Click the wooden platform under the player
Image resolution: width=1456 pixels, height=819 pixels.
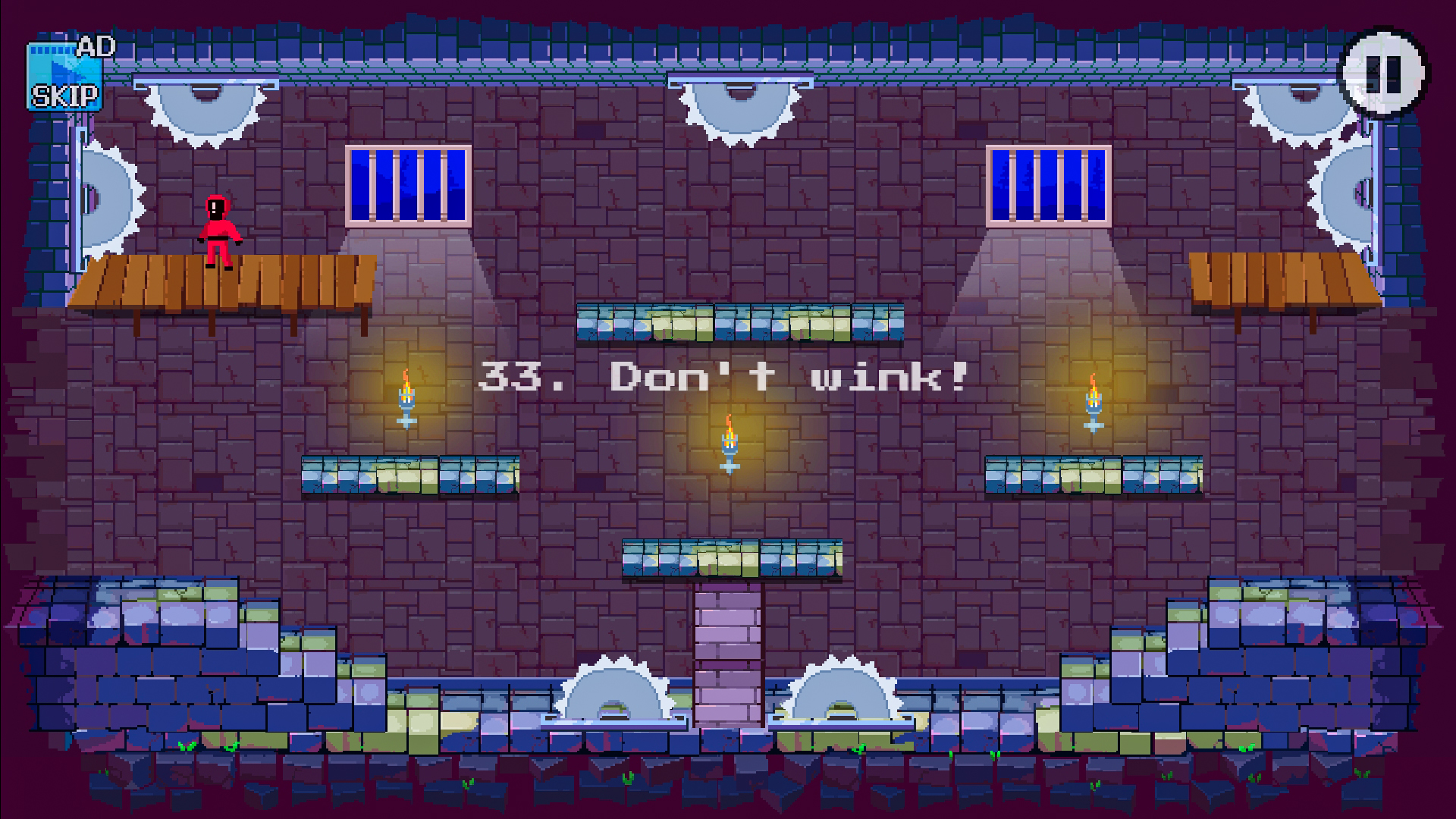point(224,284)
